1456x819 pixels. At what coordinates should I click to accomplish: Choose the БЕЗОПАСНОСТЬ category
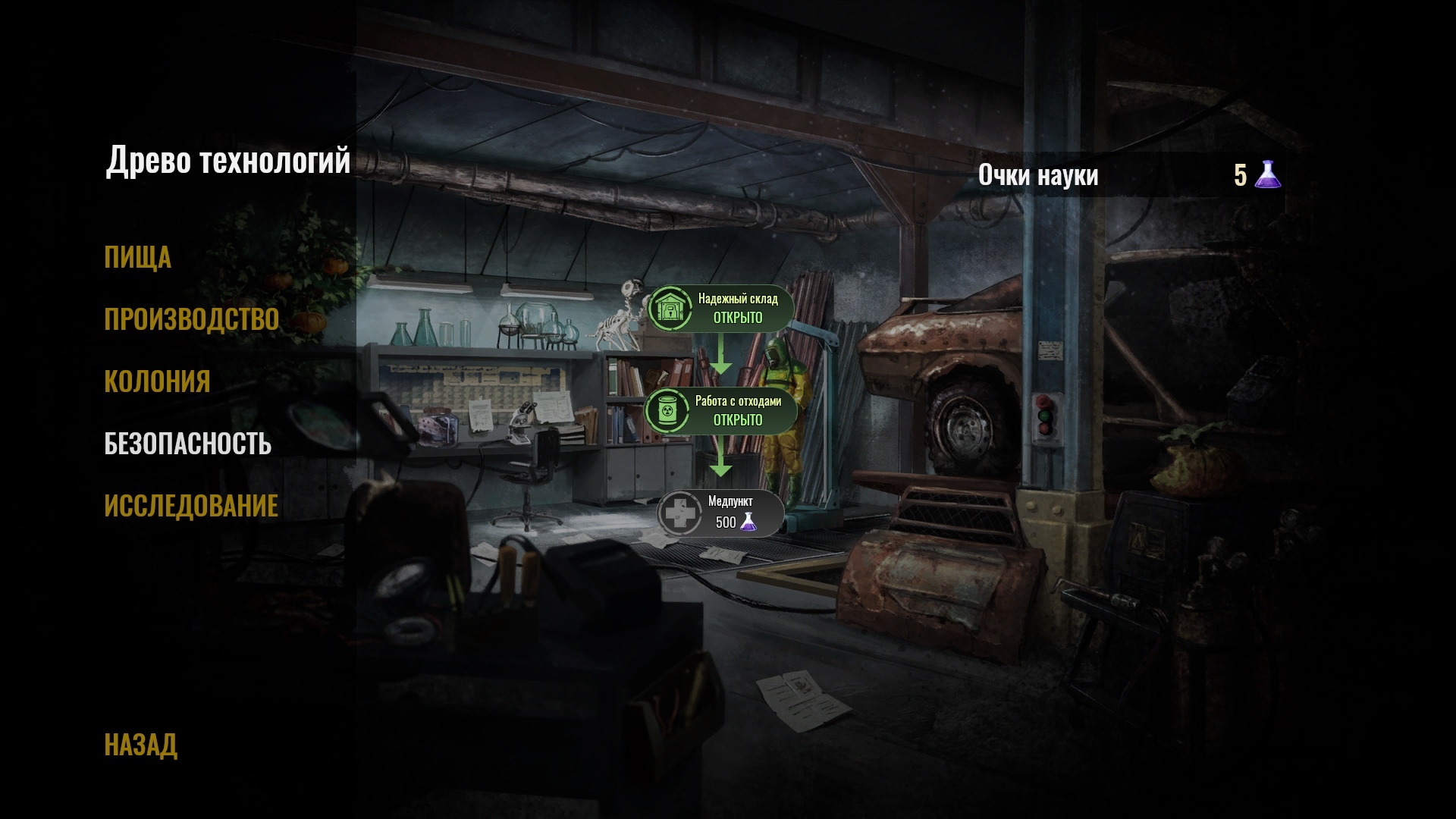click(187, 444)
